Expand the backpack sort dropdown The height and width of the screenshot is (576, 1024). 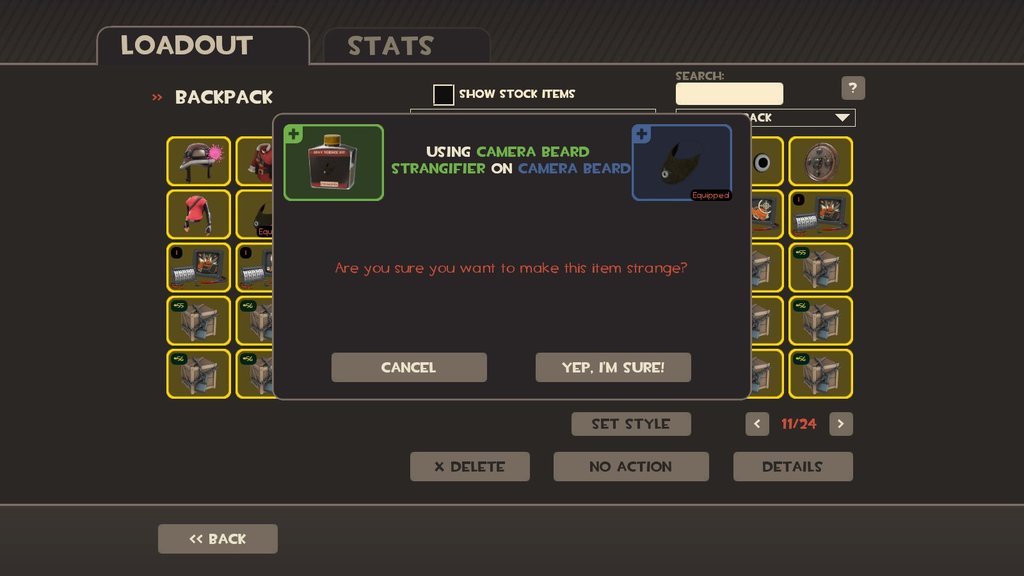coord(841,118)
